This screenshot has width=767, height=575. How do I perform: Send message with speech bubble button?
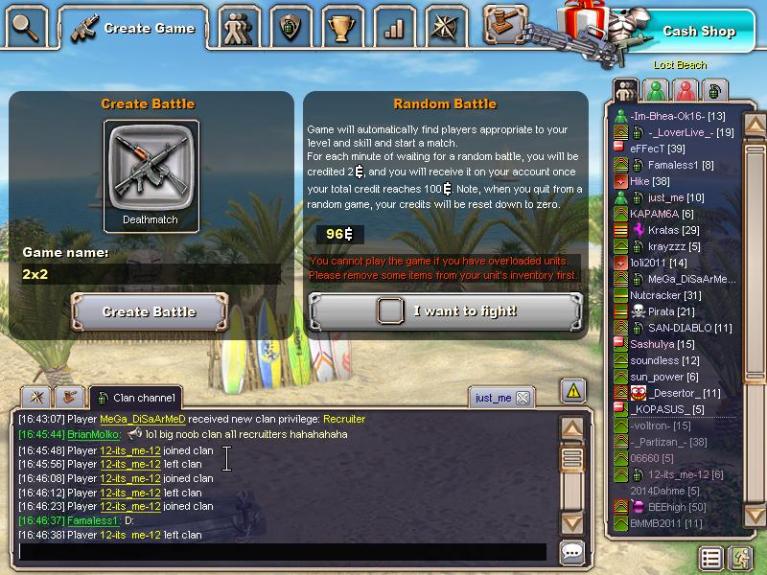(572, 551)
